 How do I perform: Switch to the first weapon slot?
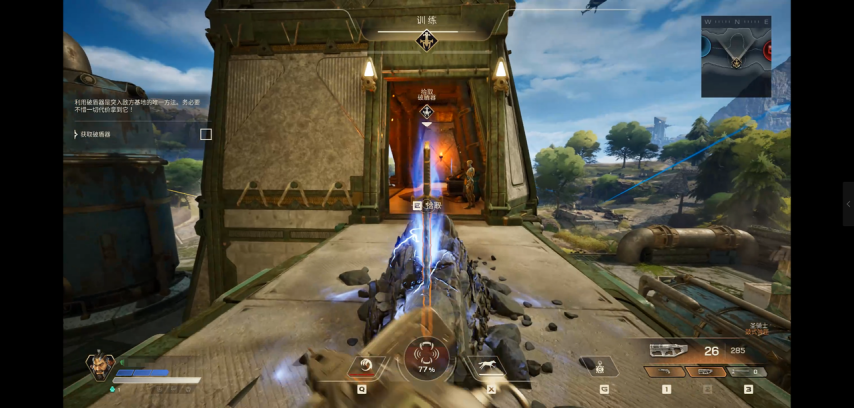tap(666, 372)
